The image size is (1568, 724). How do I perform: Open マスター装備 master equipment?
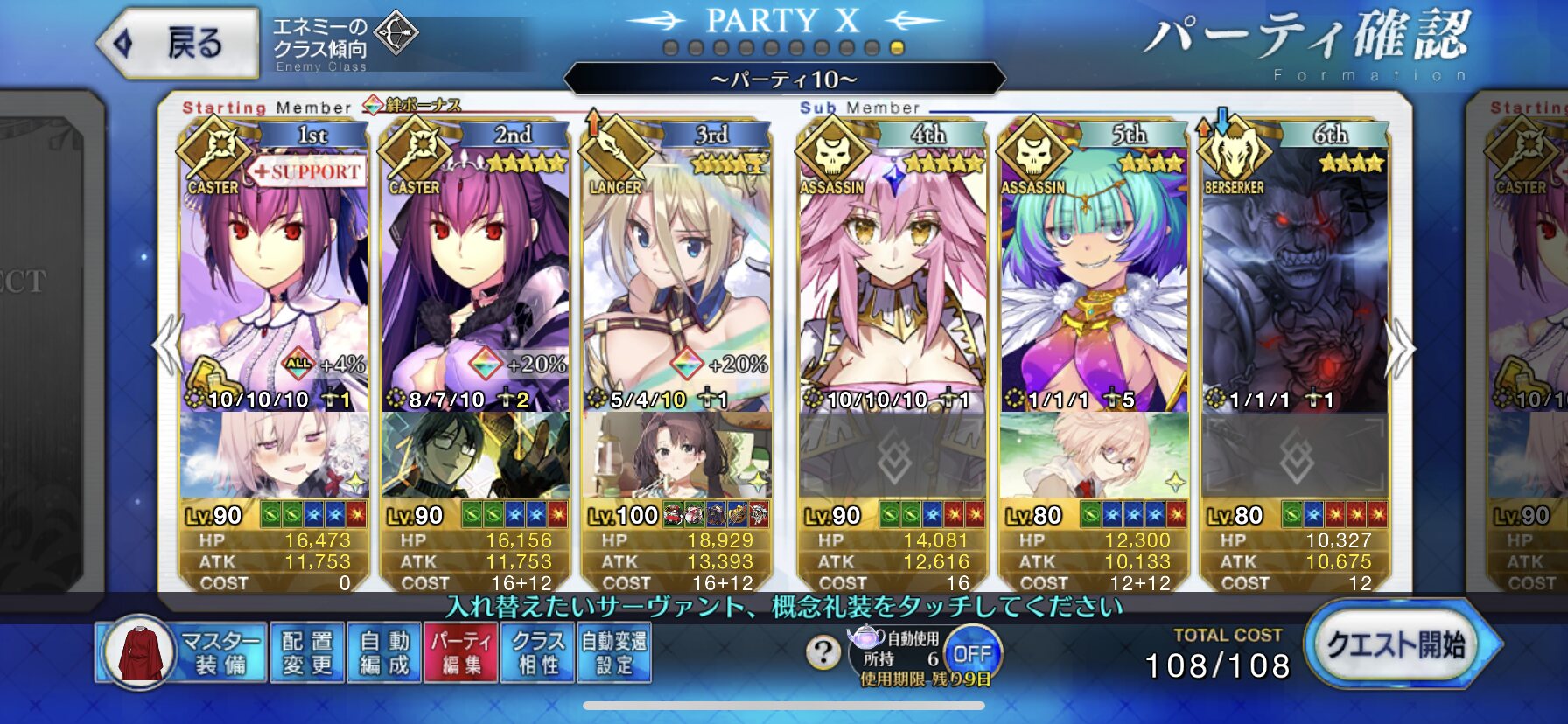[180, 652]
